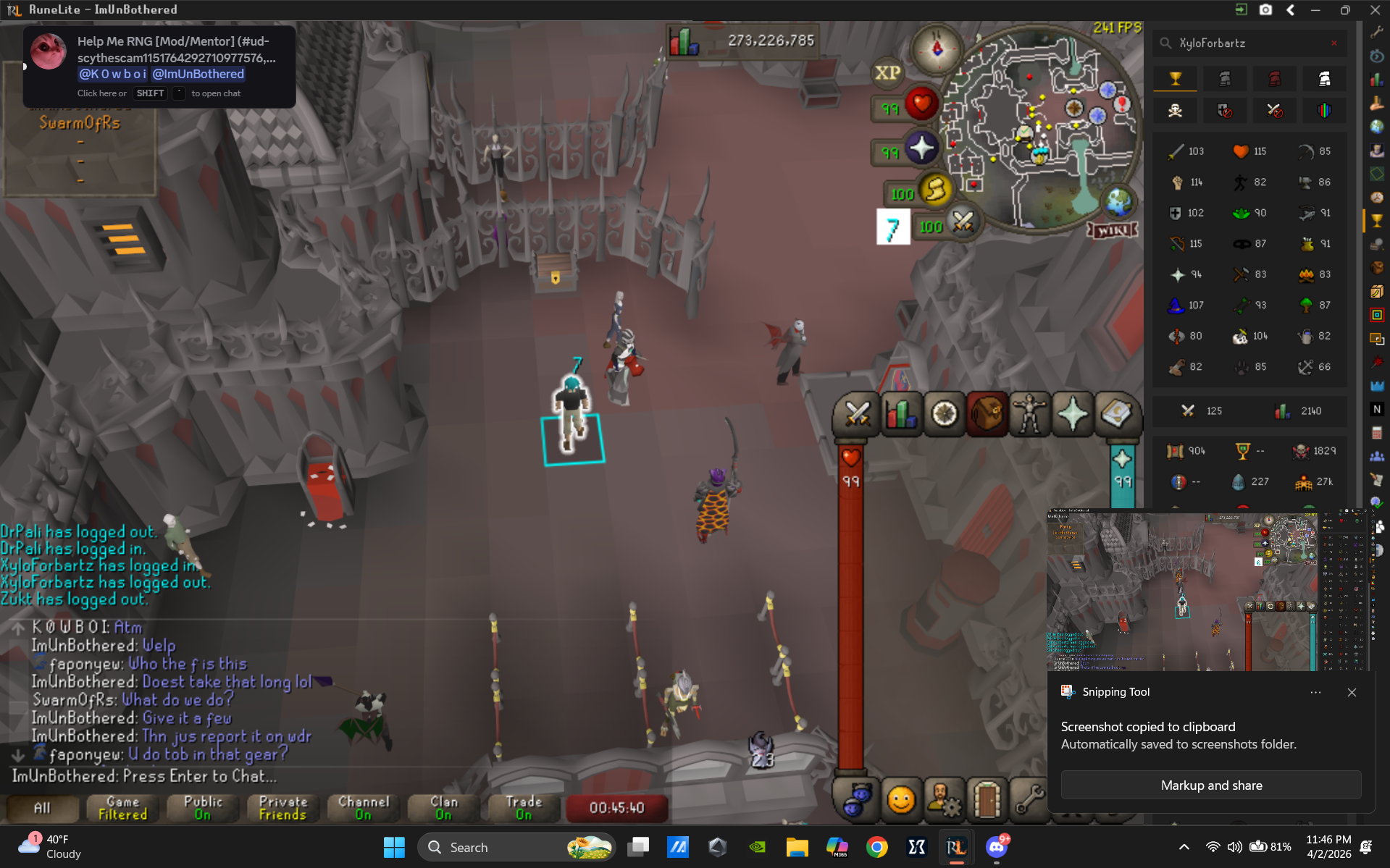The width and height of the screenshot is (1390, 868).
Task: Open the Magic spellbook tab
Action: pyautogui.click(x=1118, y=414)
